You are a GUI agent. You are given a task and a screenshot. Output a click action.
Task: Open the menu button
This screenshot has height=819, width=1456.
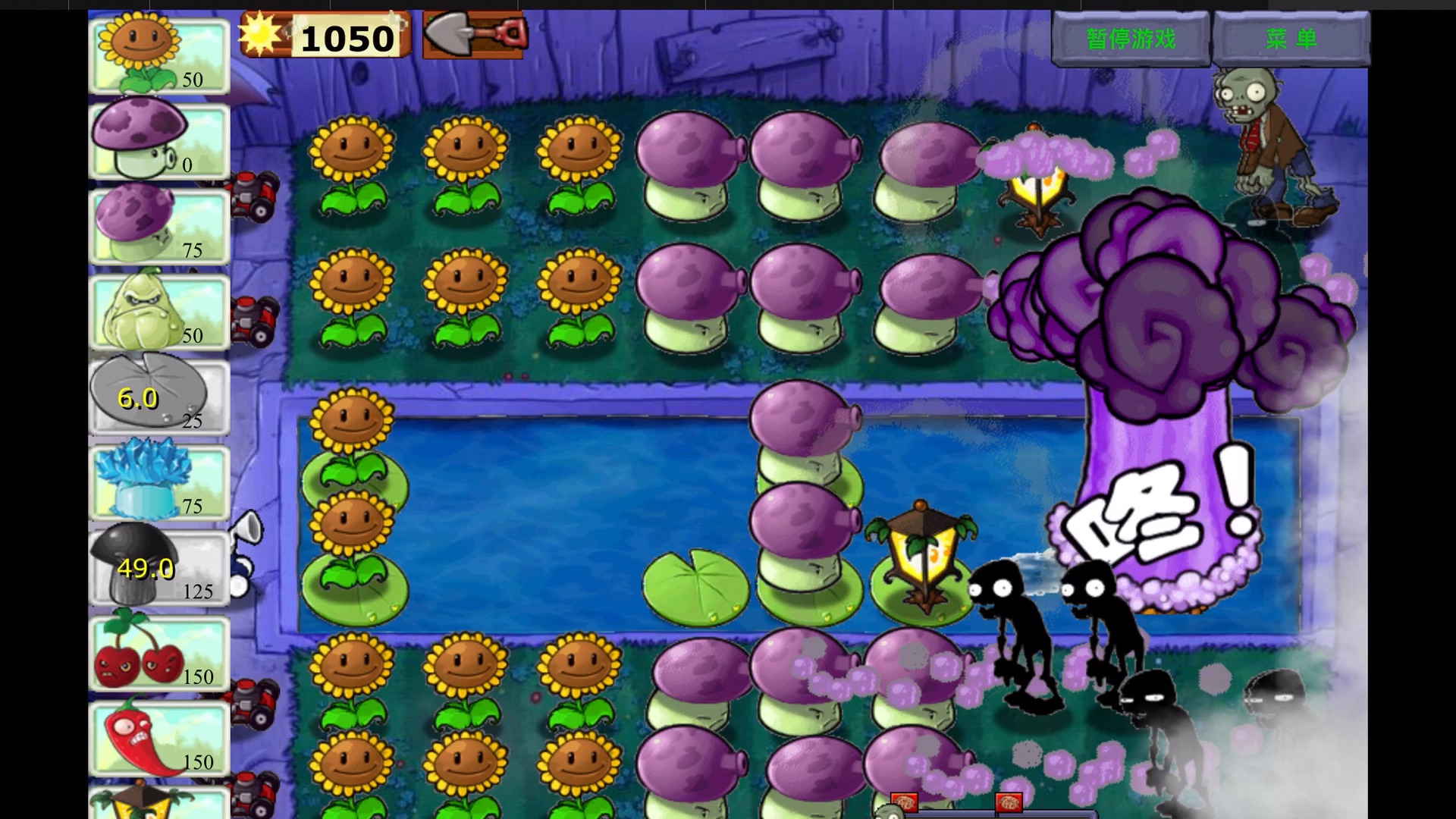pyautogui.click(x=1291, y=39)
